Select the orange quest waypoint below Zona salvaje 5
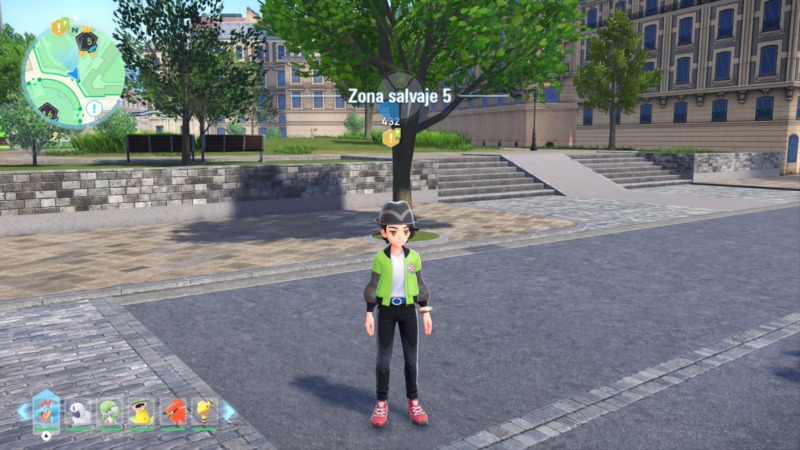Viewport: 800px width, 450px height. point(390,137)
